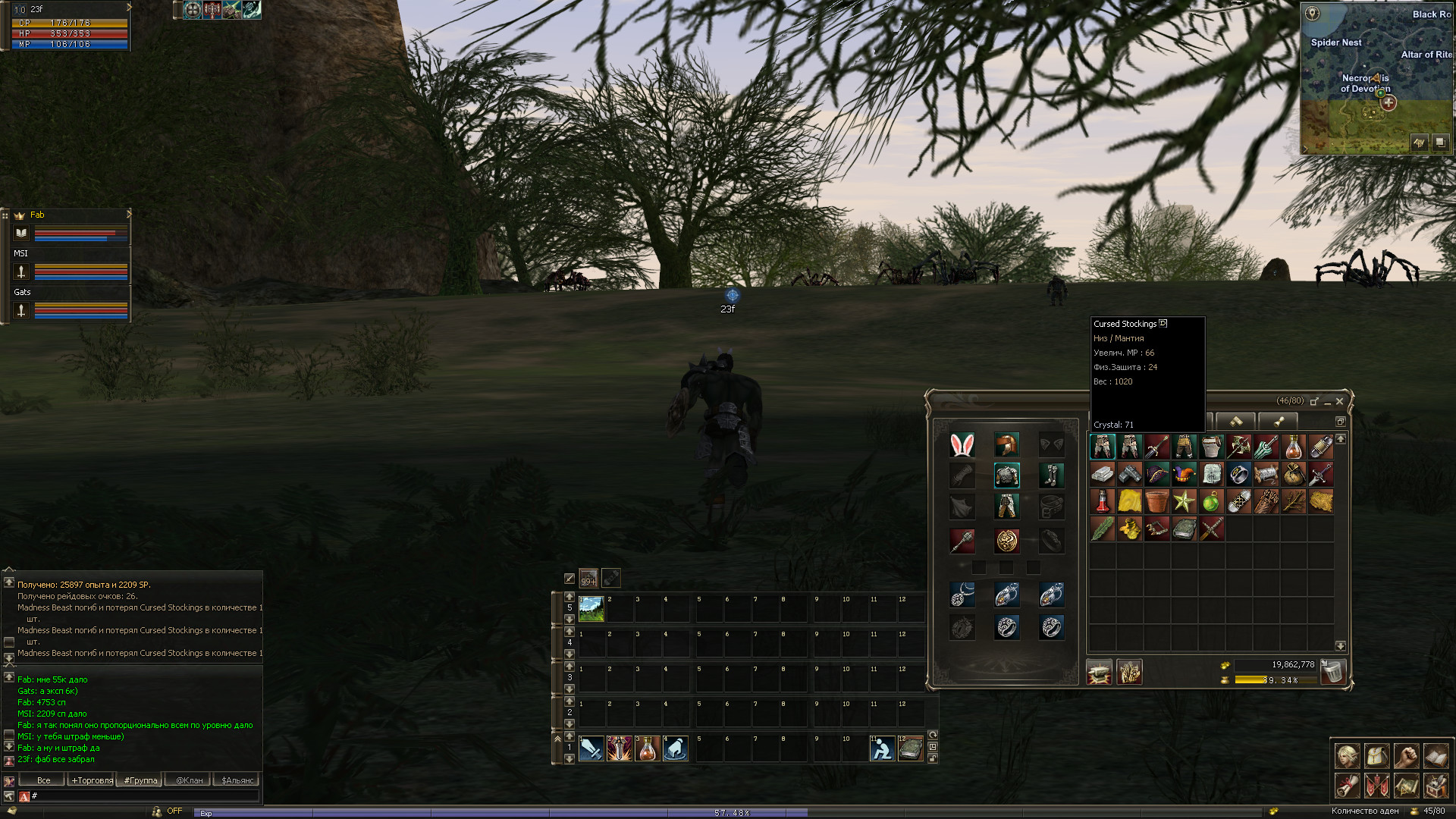Screen dimensions: 1456x819
Task: Select the @Клан chat tab
Action: [x=189, y=780]
